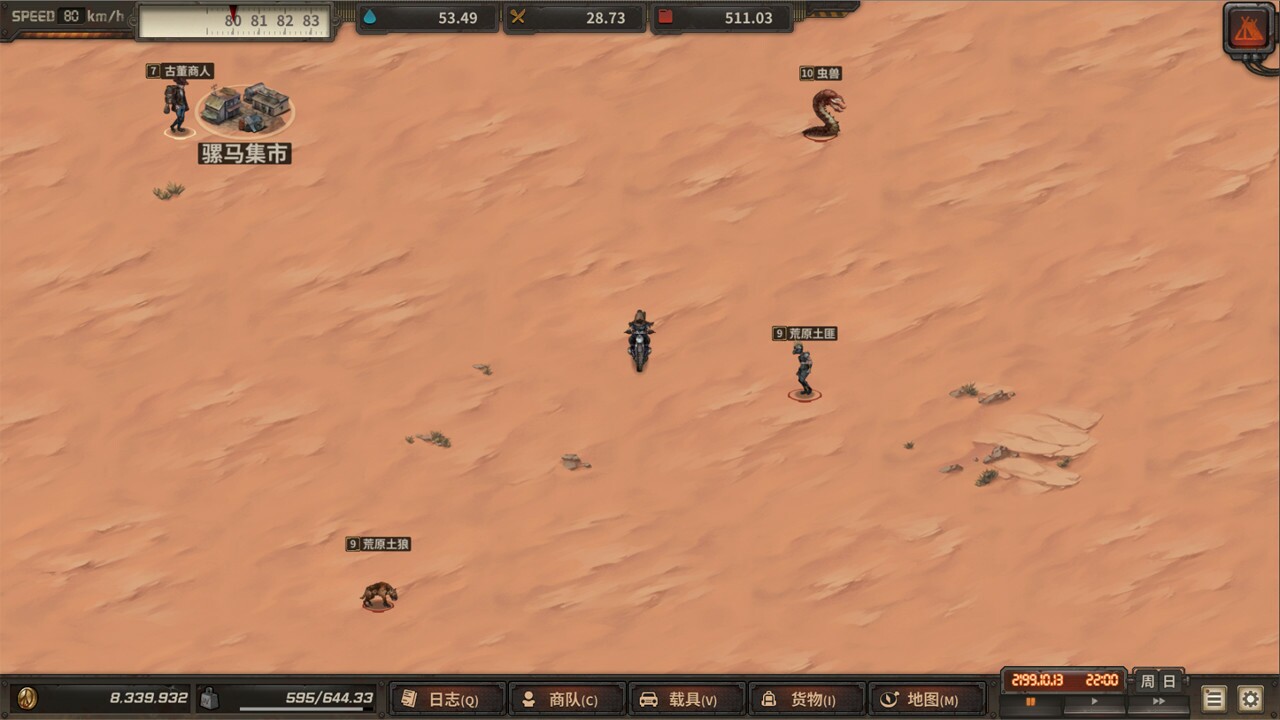Viewport: 1280px width, 720px height.
Task: Open the 货物 (Cargo) inventory
Action: 805,699
